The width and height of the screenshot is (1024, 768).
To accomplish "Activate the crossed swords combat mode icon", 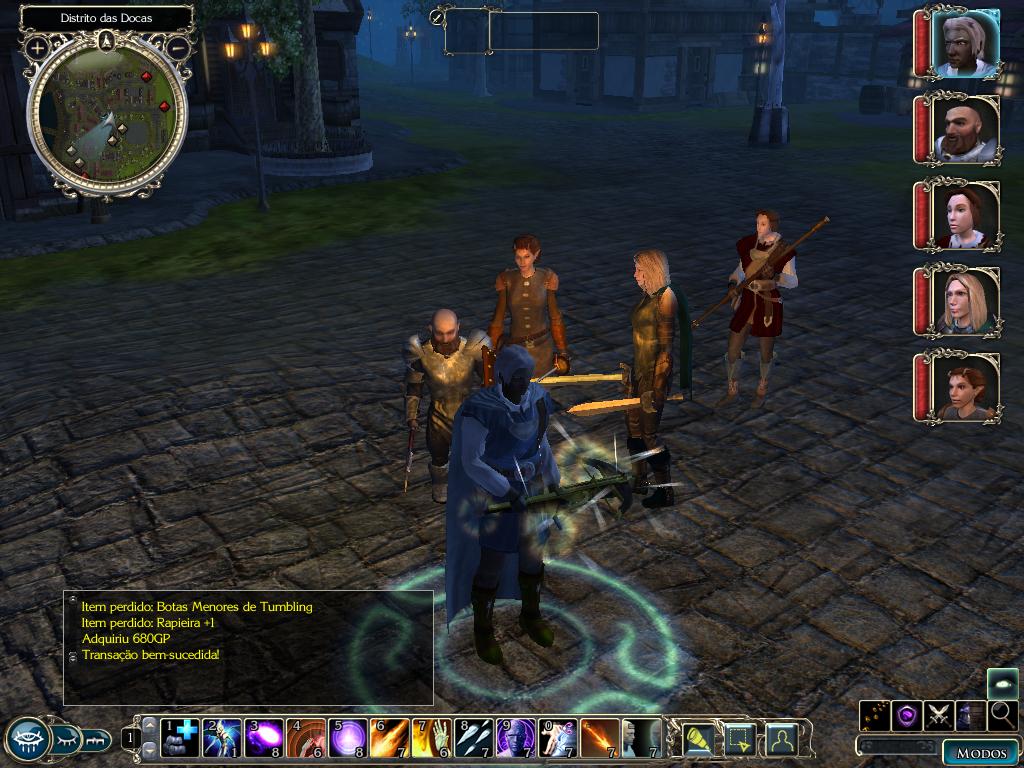I will click(x=939, y=715).
